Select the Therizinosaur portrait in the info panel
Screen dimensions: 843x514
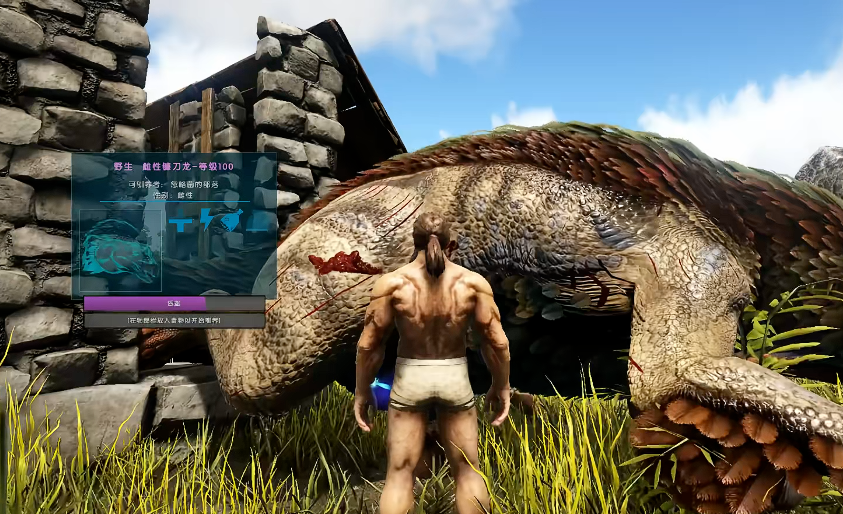pyautogui.click(x=120, y=251)
